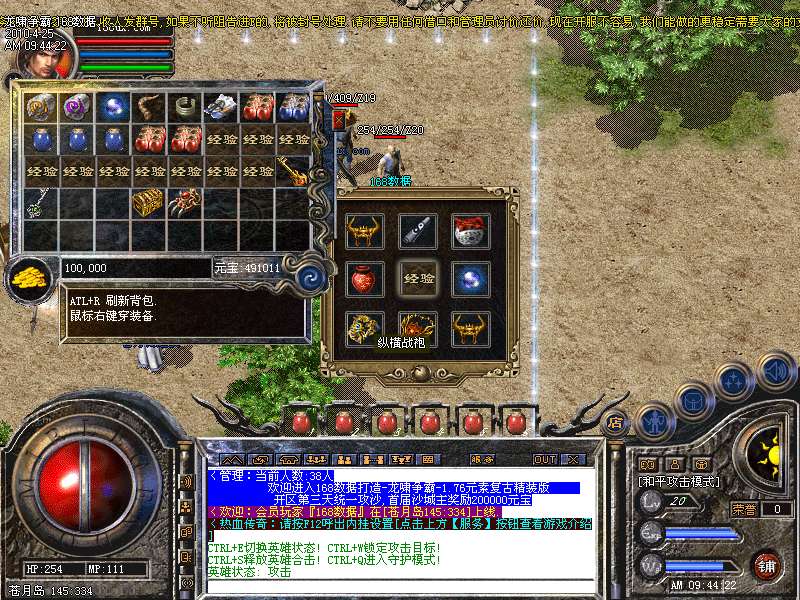
Task: Select the brown curved horn item
Action: [x=148, y=107]
